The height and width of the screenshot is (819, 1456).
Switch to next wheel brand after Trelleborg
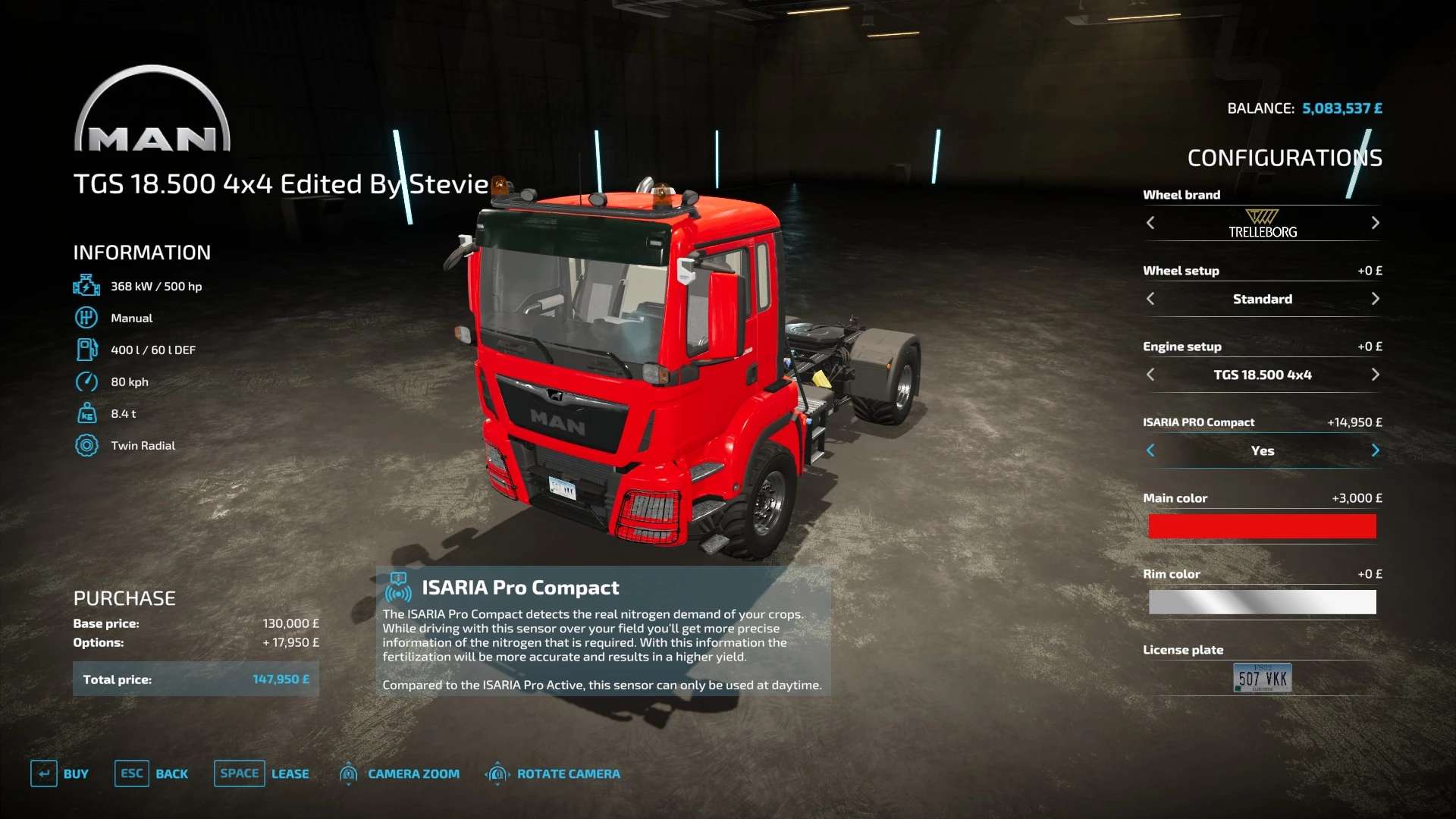pos(1375,223)
